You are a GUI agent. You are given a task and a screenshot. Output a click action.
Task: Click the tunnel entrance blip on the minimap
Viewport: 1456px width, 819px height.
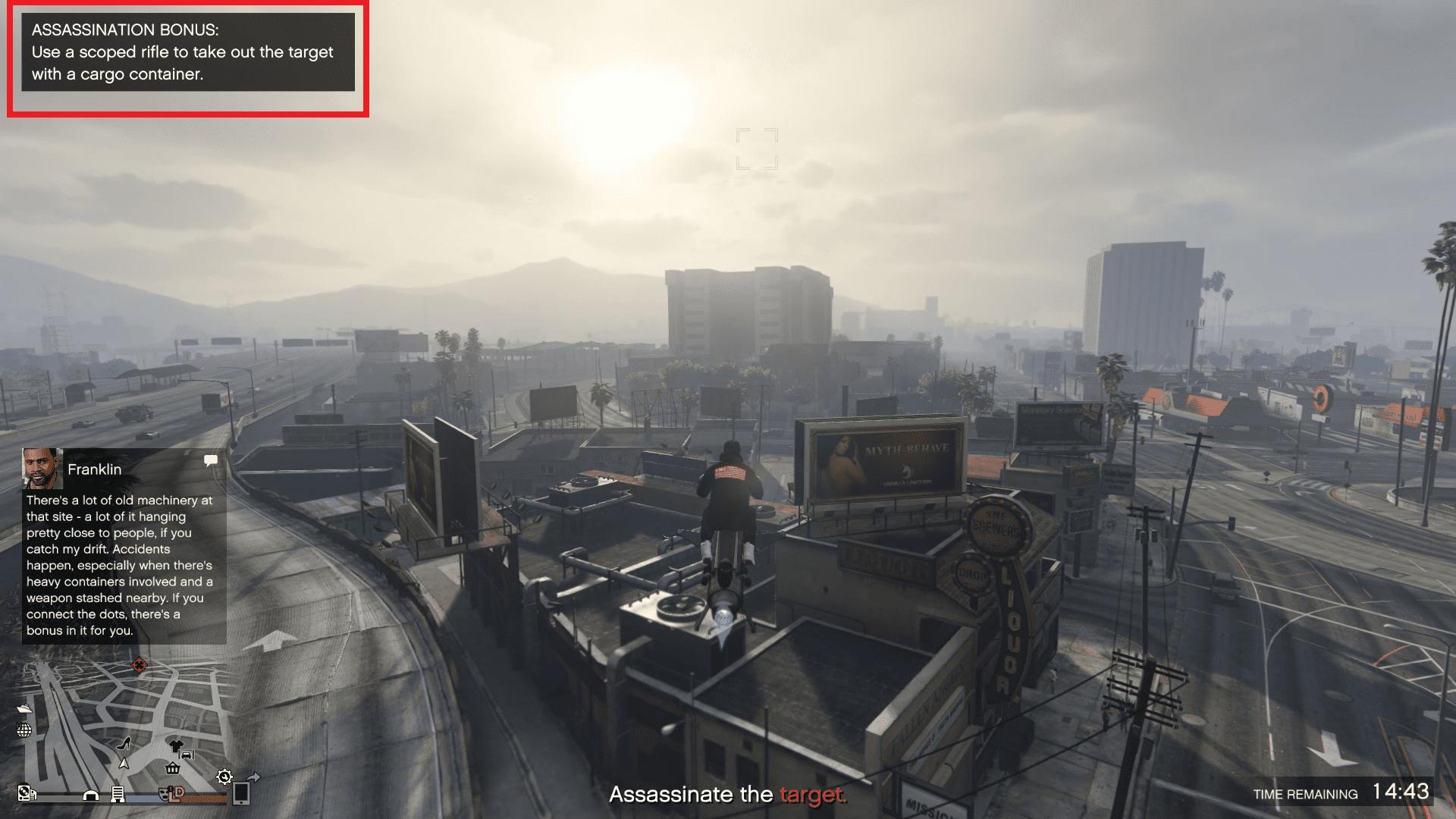(90, 795)
